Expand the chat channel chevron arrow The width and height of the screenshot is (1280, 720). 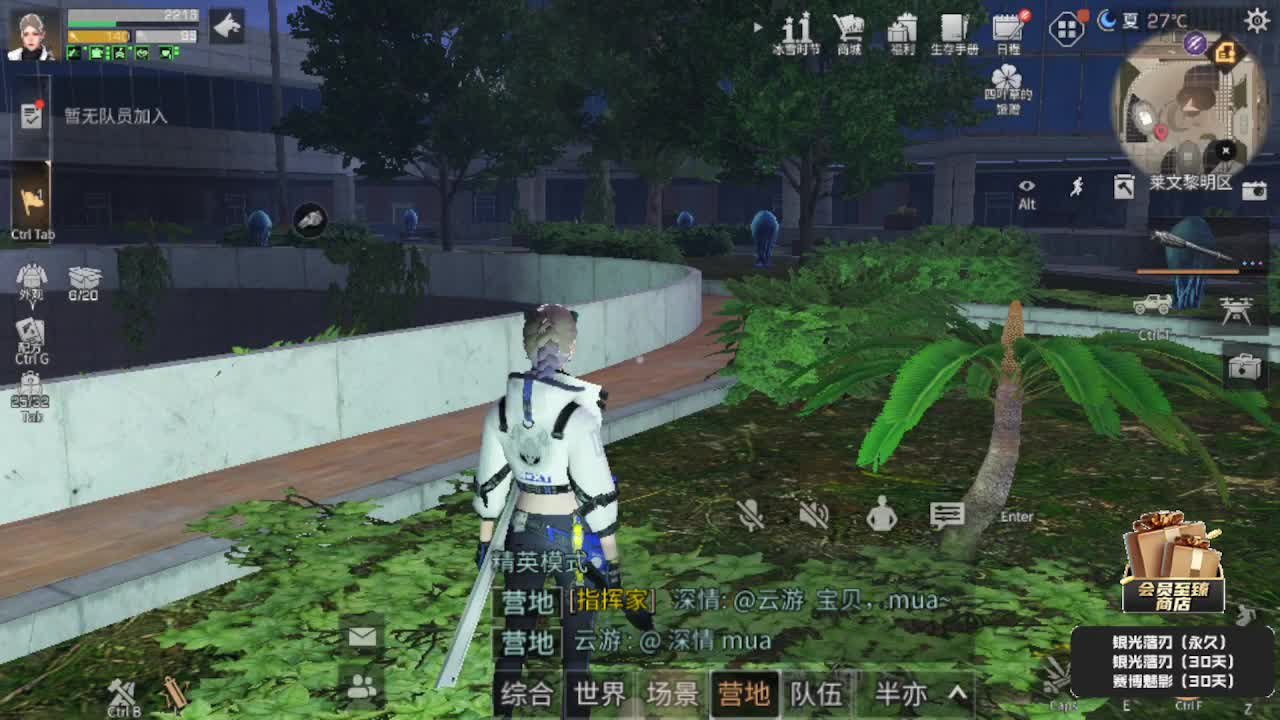pyautogui.click(x=957, y=692)
